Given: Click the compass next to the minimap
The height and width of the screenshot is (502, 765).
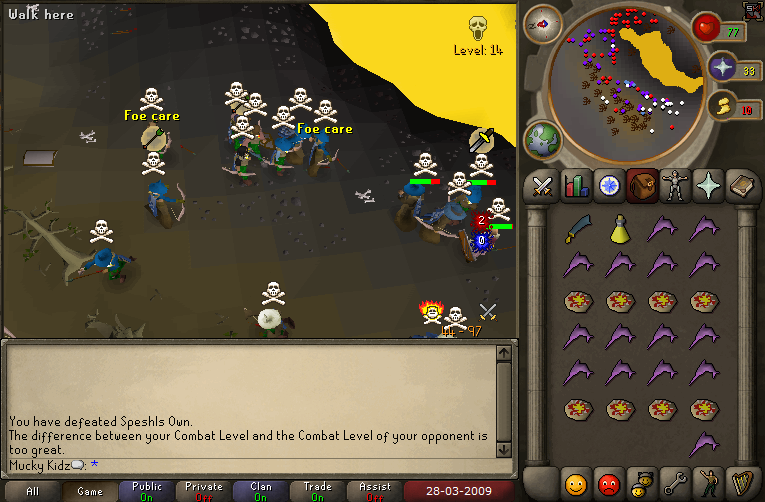Looking at the screenshot, I should pyautogui.click(x=543, y=23).
